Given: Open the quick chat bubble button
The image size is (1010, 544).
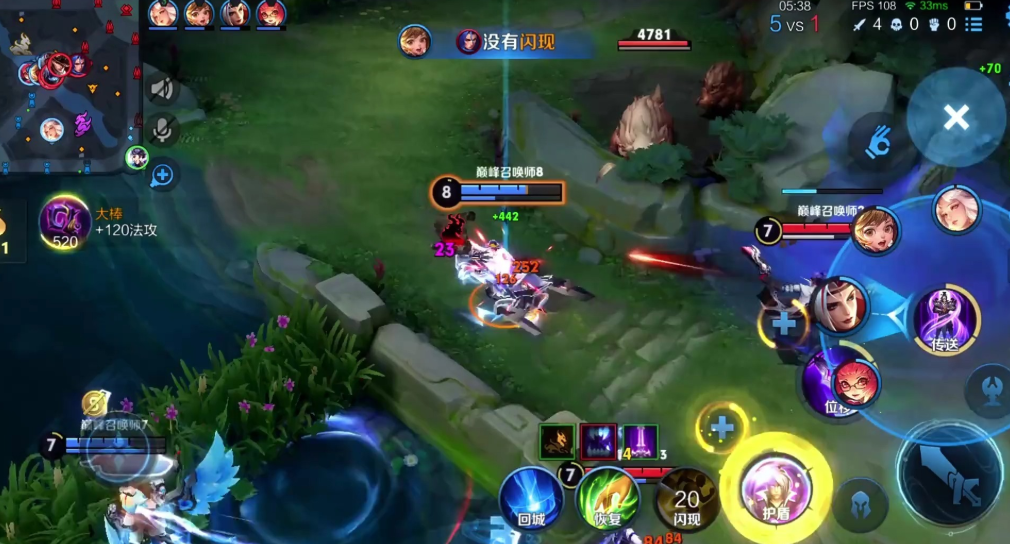Looking at the screenshot, I should pyautogui.click(x=162, y=176).
